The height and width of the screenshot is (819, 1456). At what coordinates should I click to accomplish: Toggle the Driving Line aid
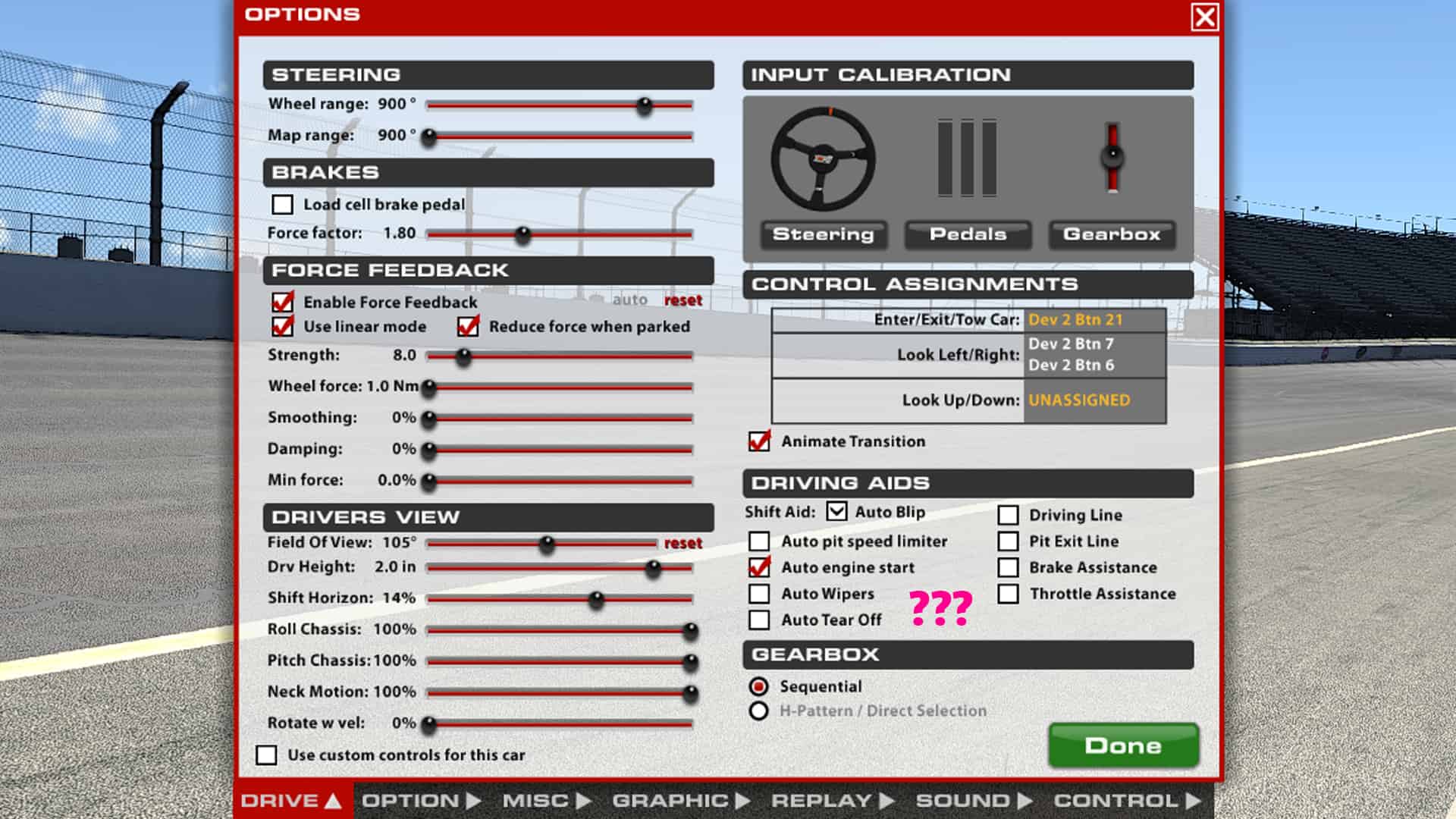(1009, 514)
